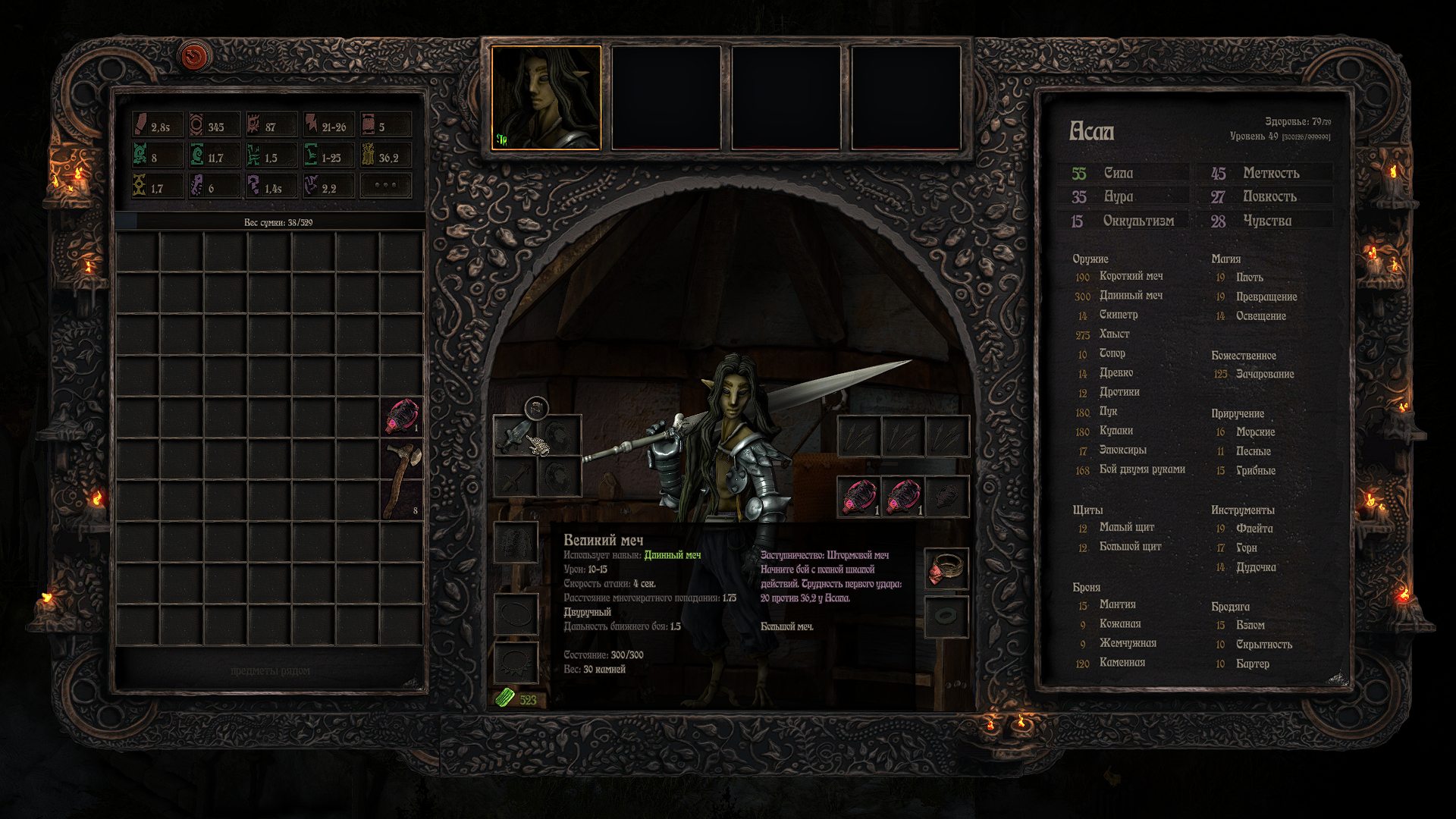
Task: Select the equipped red gem ring
Action: (x=946, y=569)
